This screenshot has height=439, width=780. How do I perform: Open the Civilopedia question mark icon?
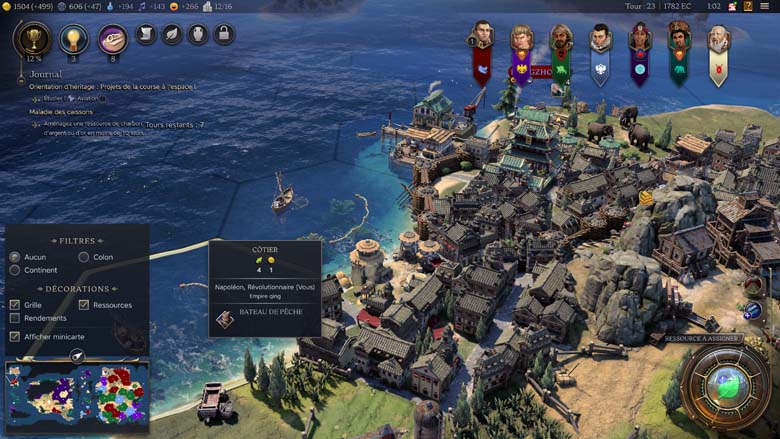748,6
